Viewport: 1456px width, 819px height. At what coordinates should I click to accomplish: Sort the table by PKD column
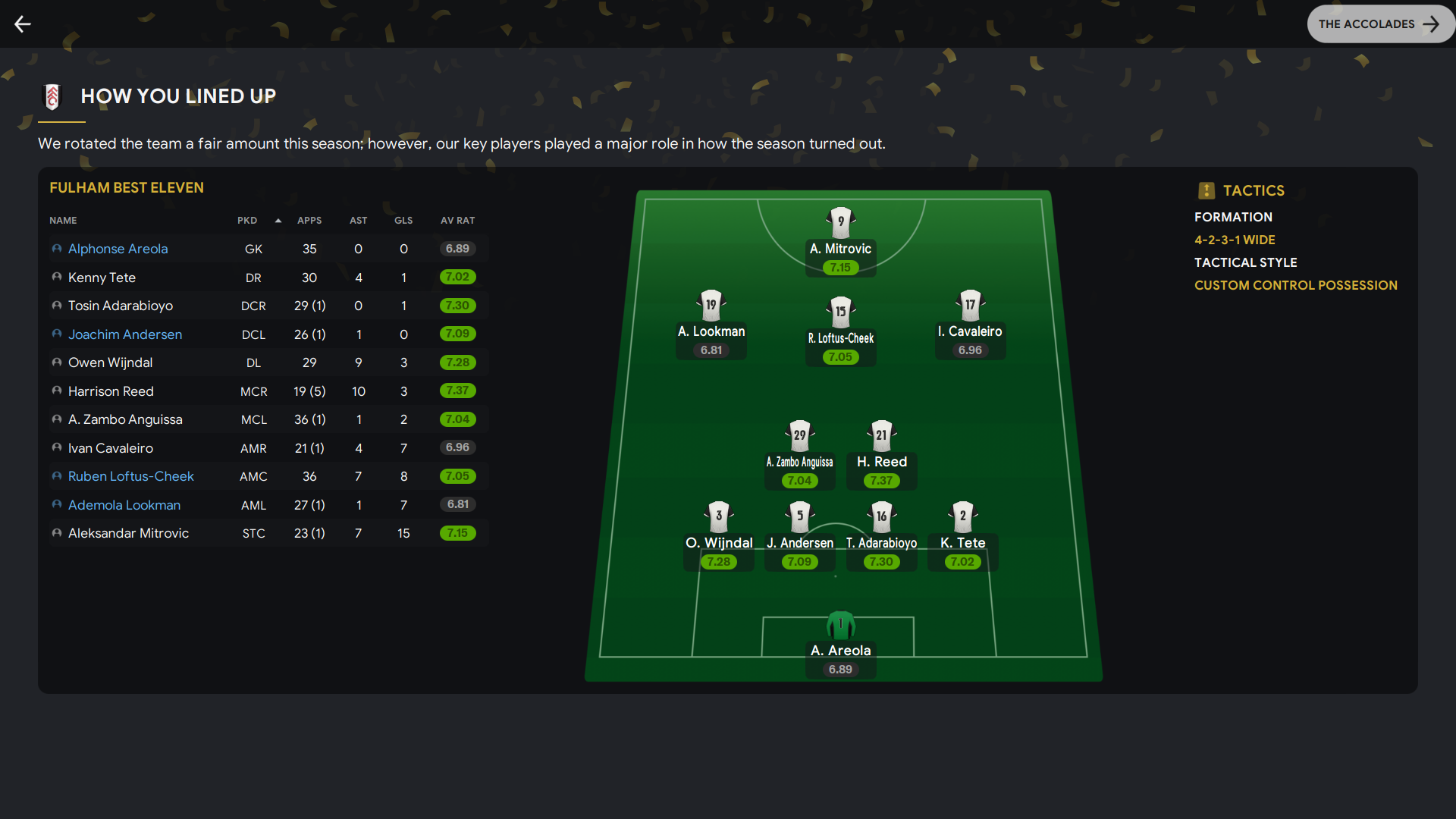247,221
